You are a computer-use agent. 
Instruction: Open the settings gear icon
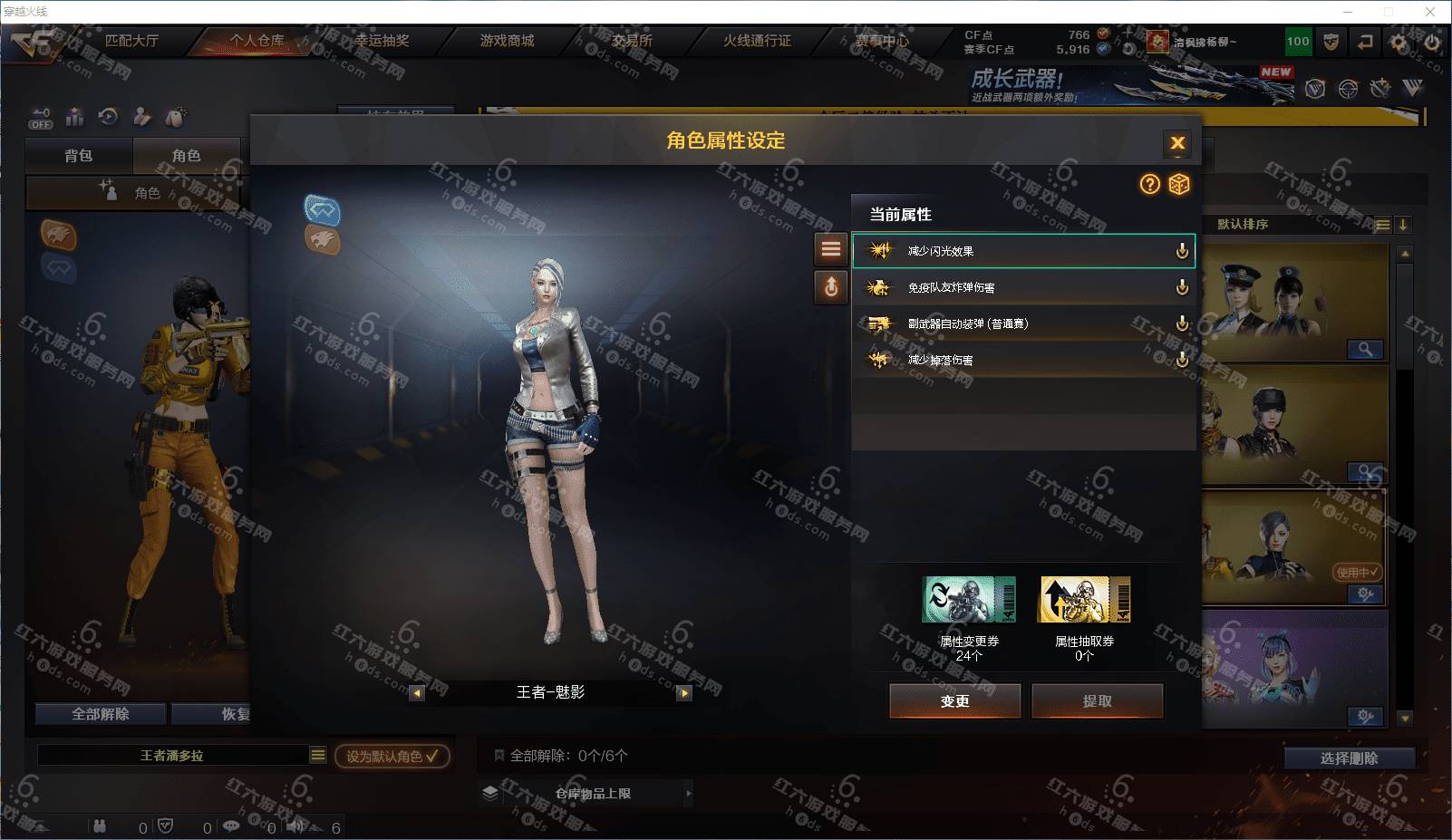[1399, 42]
